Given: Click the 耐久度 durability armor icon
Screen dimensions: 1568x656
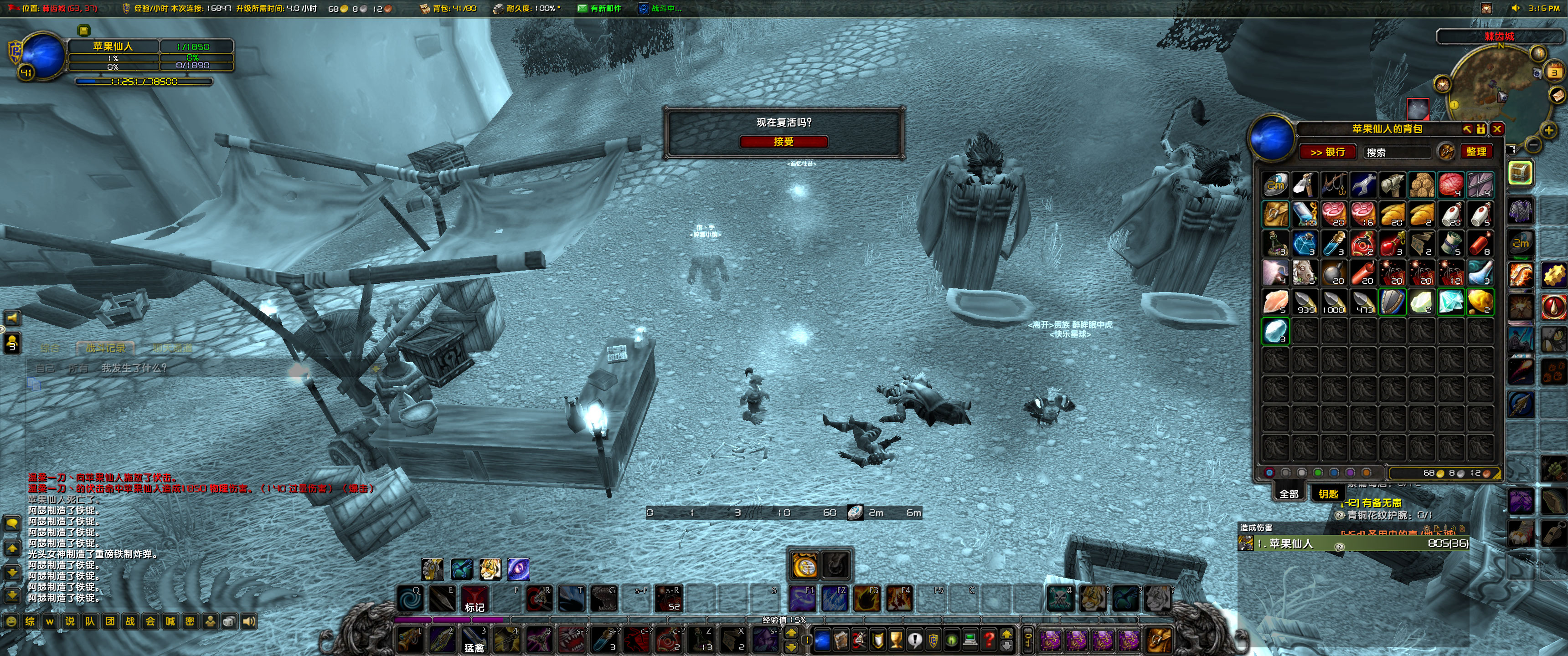Looking at the screenshot, I should [498, 9].
